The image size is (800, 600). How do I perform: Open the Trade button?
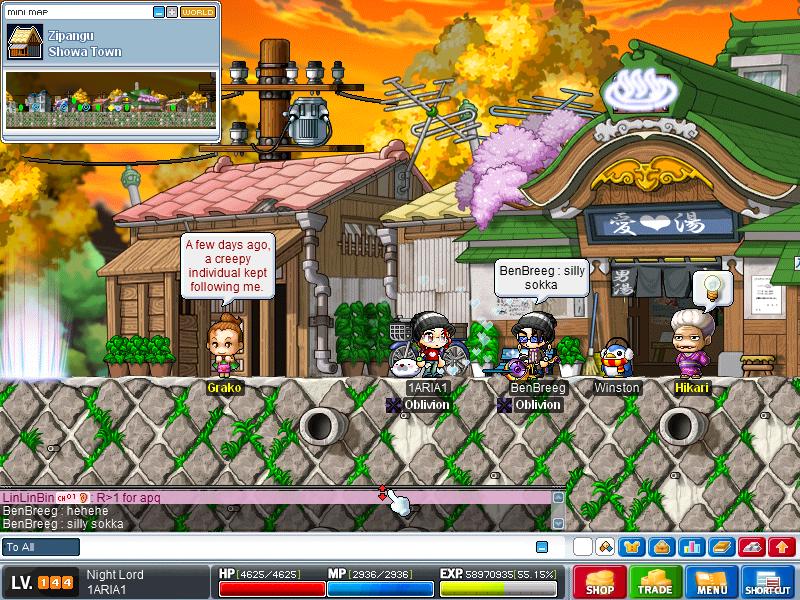pyautogui.click(x=656, y=582)
